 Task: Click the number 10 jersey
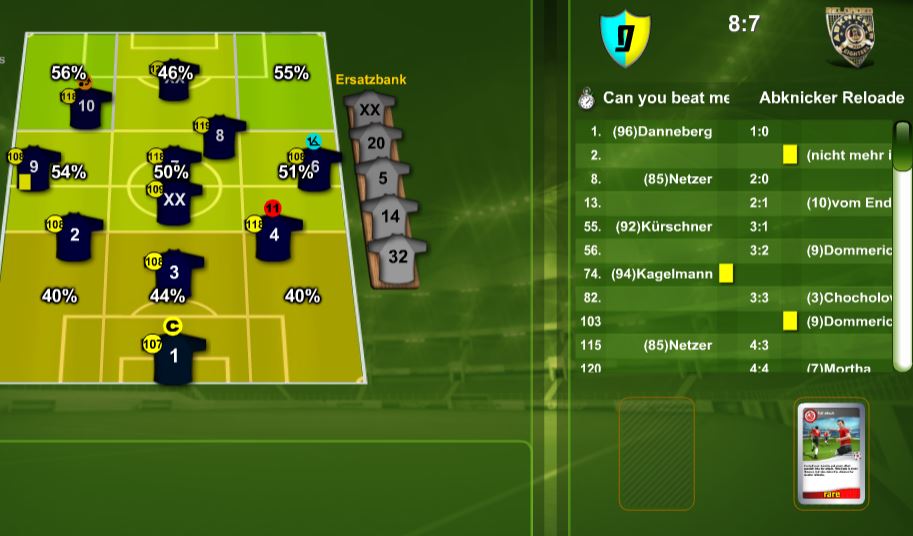(x=87, y=106)
